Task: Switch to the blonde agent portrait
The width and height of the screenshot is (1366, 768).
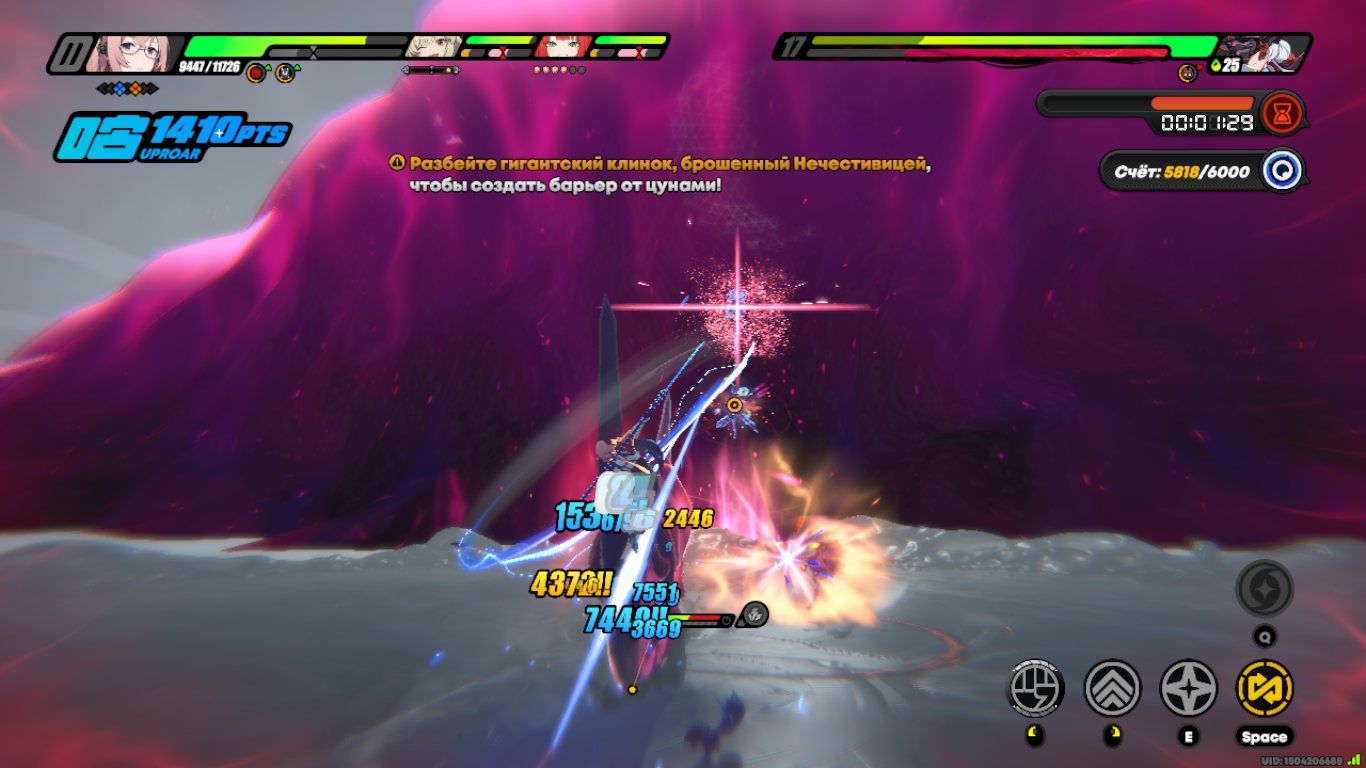Action: pos(434,47)
